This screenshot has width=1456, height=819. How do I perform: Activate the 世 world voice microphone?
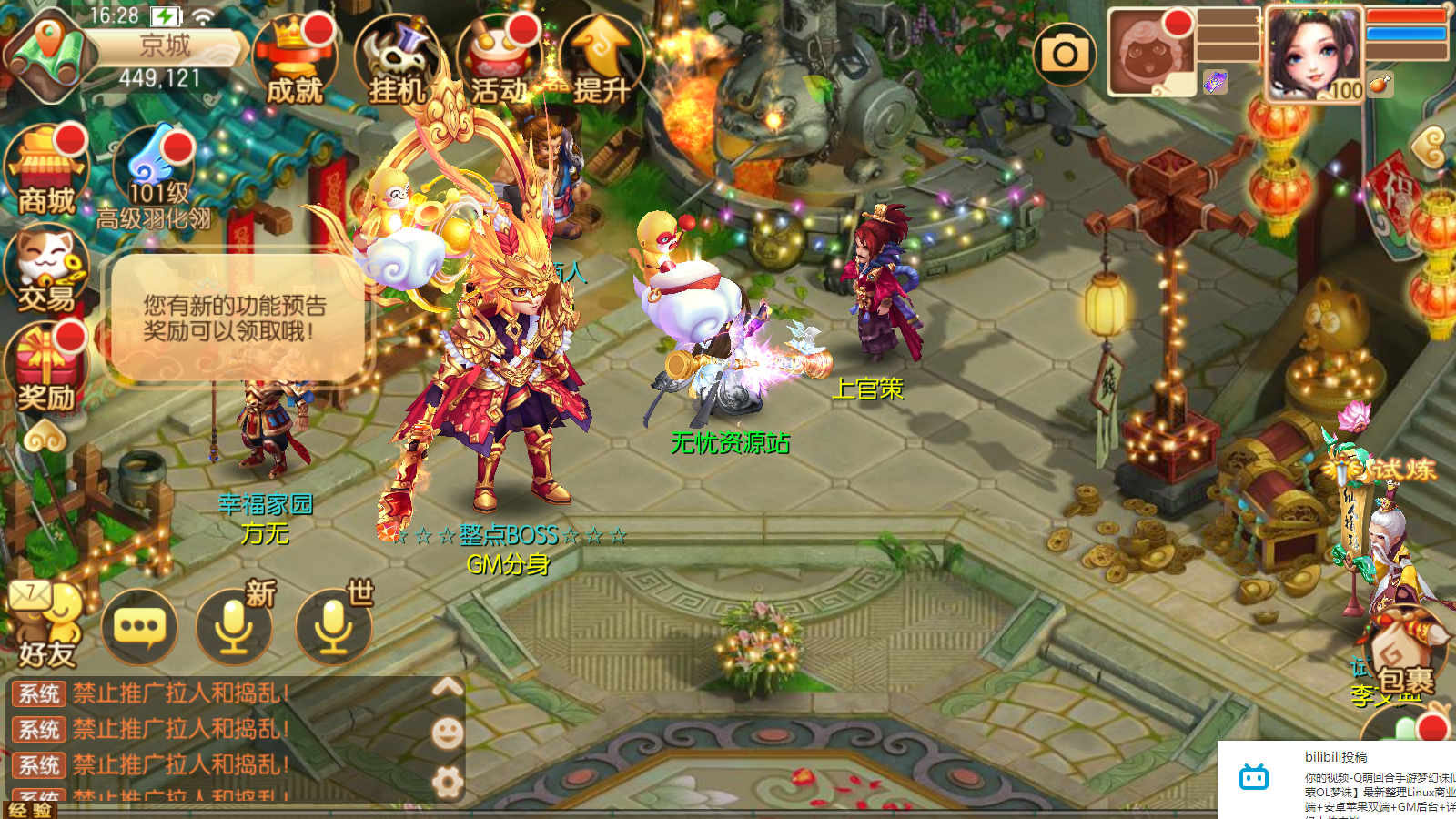[333, 626]
